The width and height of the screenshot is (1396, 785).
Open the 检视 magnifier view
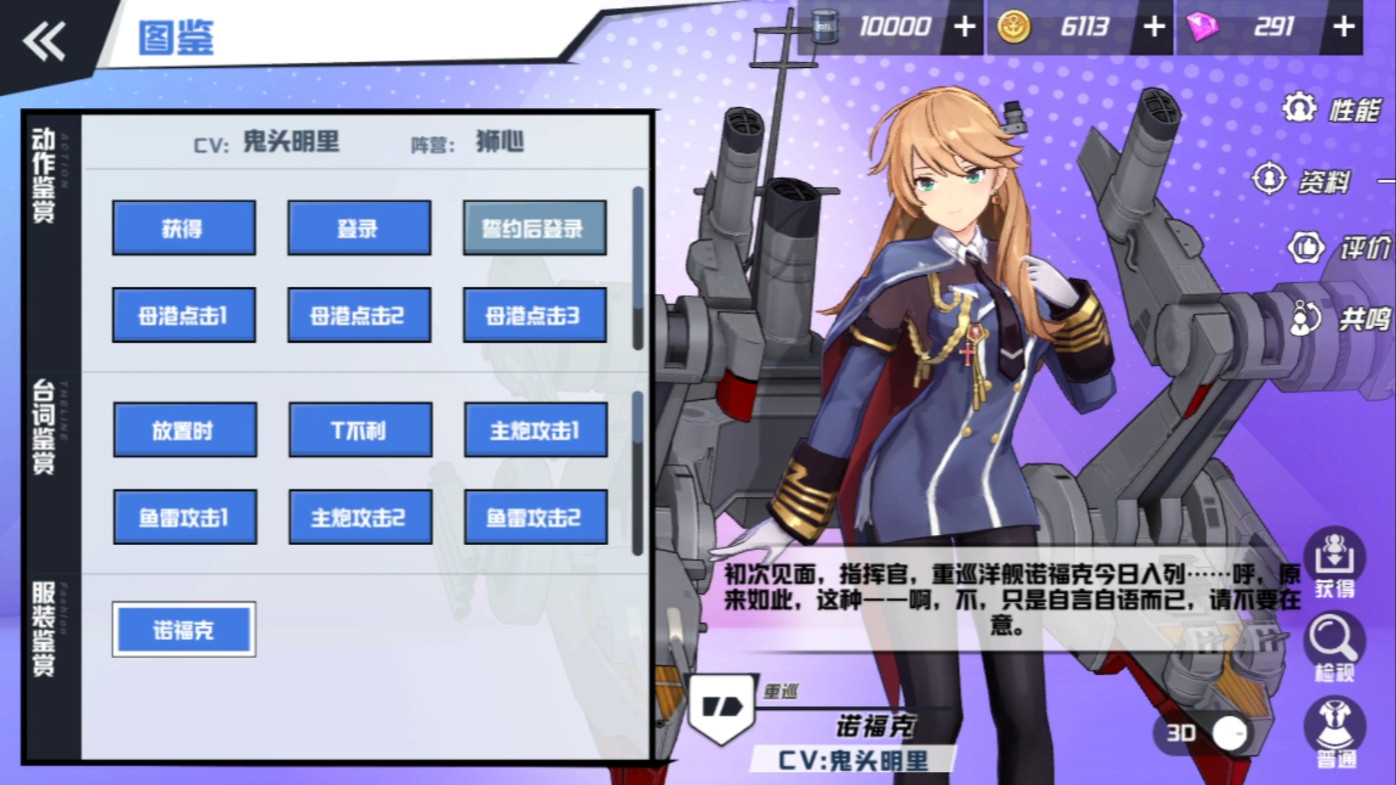pyautogui.click(x=1334, y=646)
